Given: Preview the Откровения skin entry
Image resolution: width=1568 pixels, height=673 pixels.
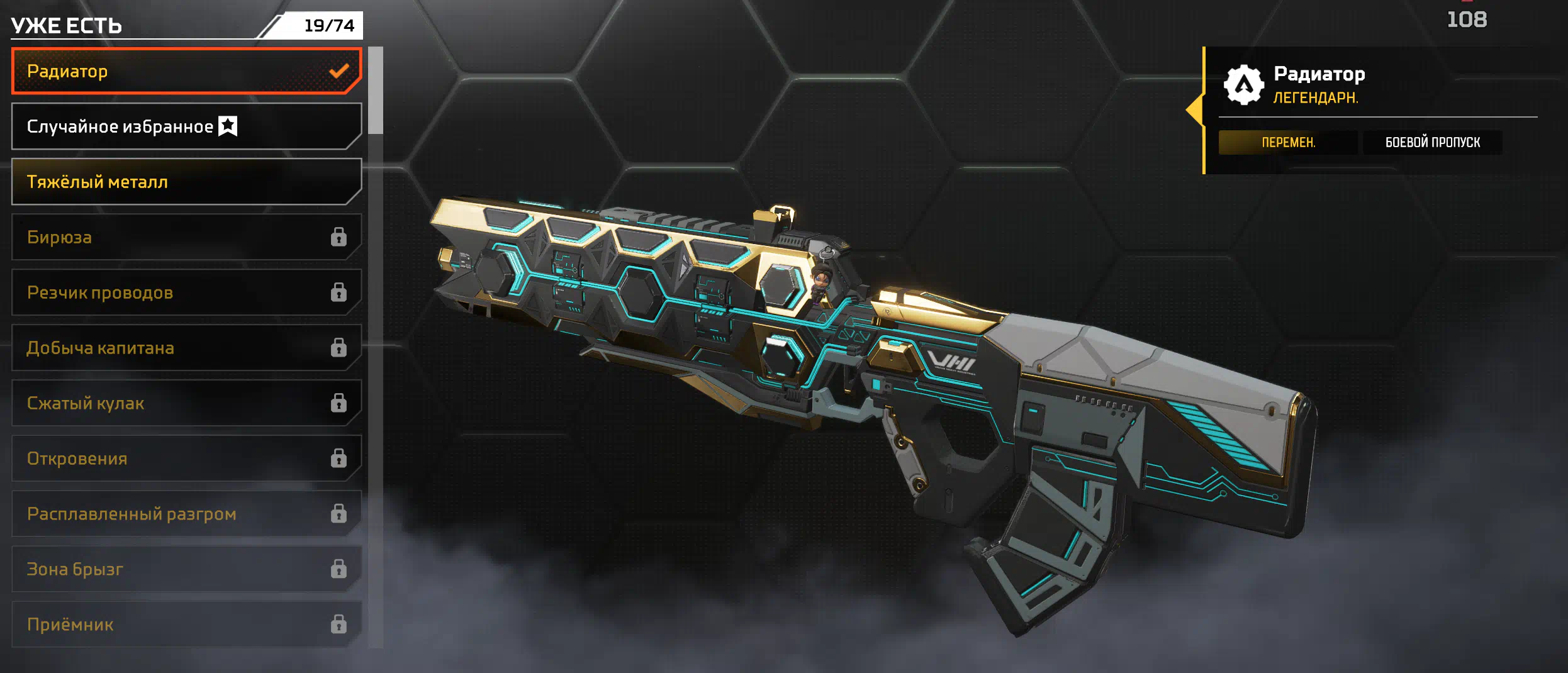Looking at the screenshot, I should [x=186, y=459].
